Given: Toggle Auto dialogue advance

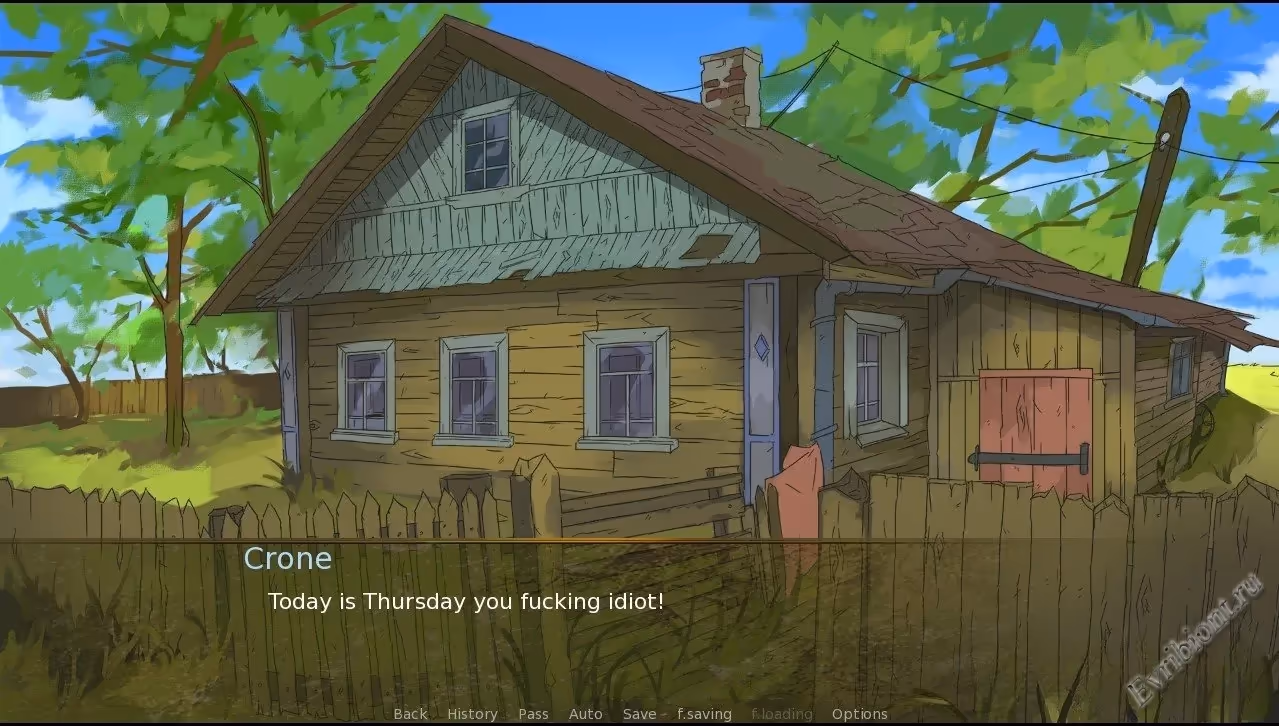Looking at the screenshot, I should click(585, 714).
